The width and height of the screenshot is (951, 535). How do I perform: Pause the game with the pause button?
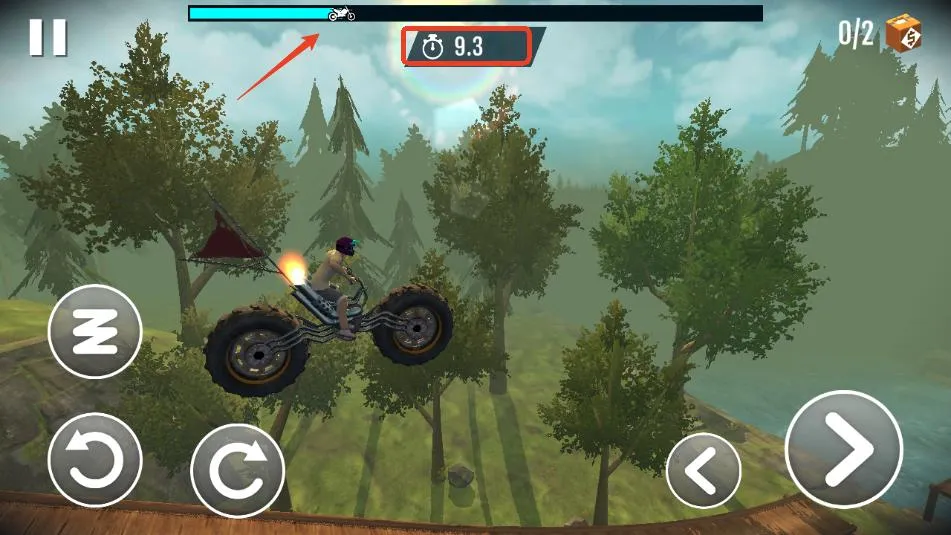47,37
